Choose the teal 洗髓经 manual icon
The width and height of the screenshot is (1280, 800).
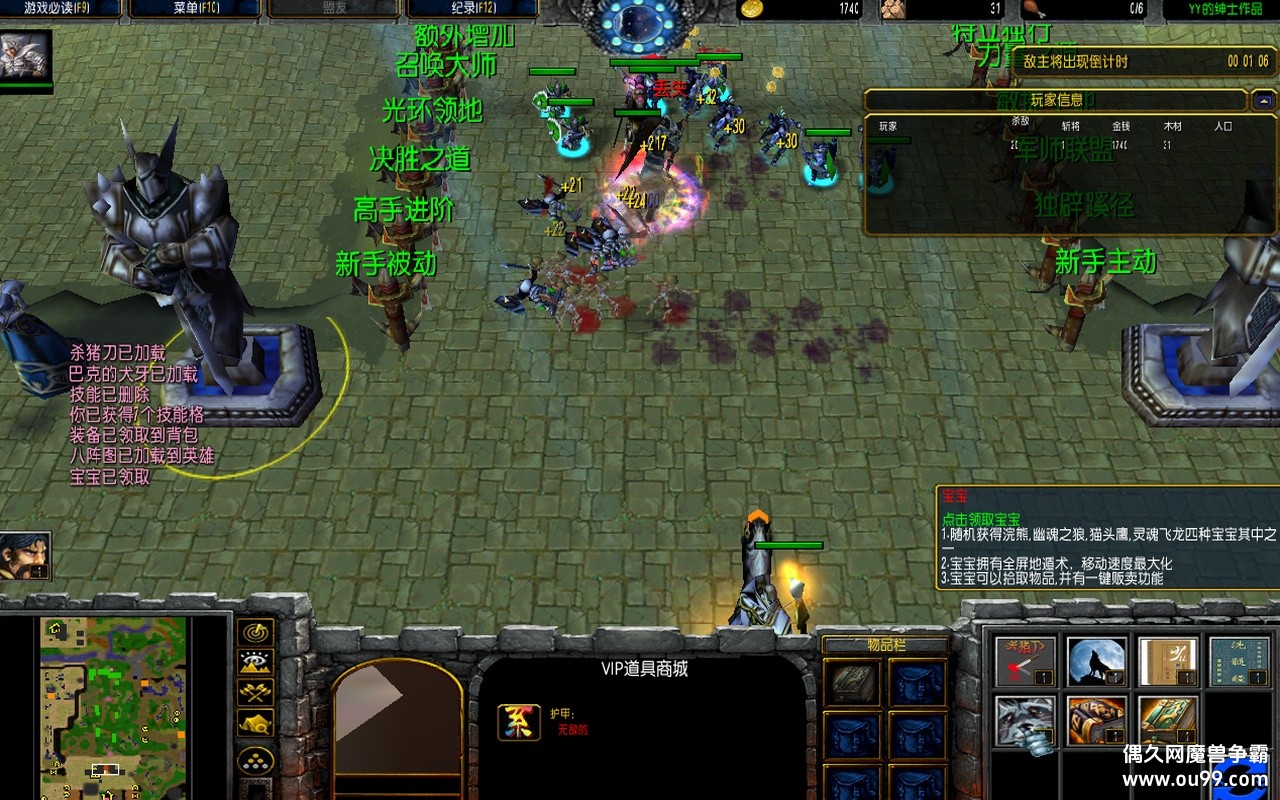point(1239,662)
